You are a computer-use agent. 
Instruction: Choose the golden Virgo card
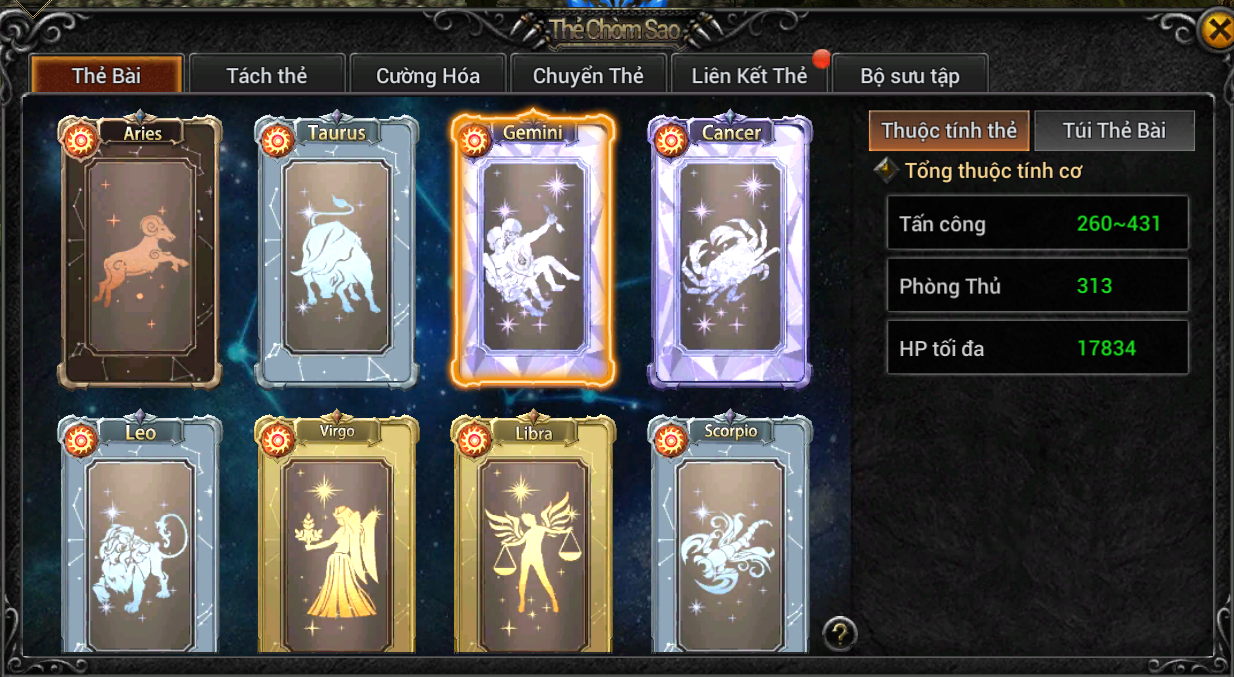336,540
